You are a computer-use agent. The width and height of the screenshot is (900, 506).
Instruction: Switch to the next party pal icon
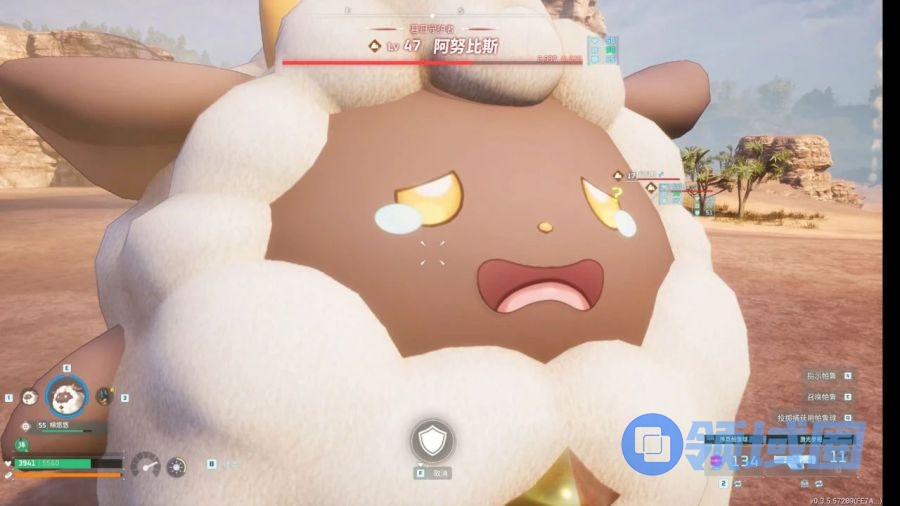104,396
